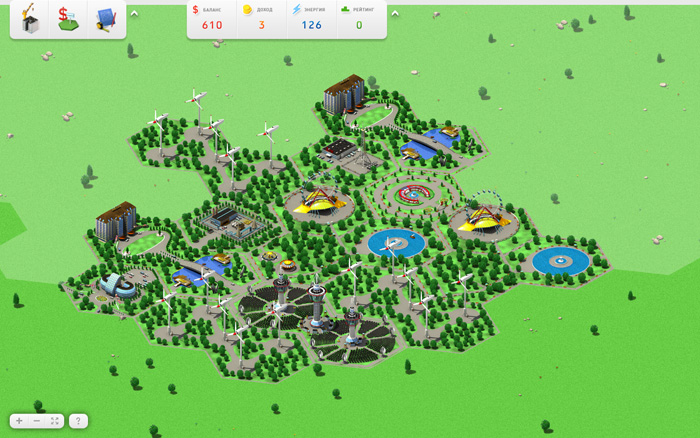Zoom in with the plus button
Image resolution: width=700 pixels, height=438 pixels.
pyautogui.click(x=19, y=421)
